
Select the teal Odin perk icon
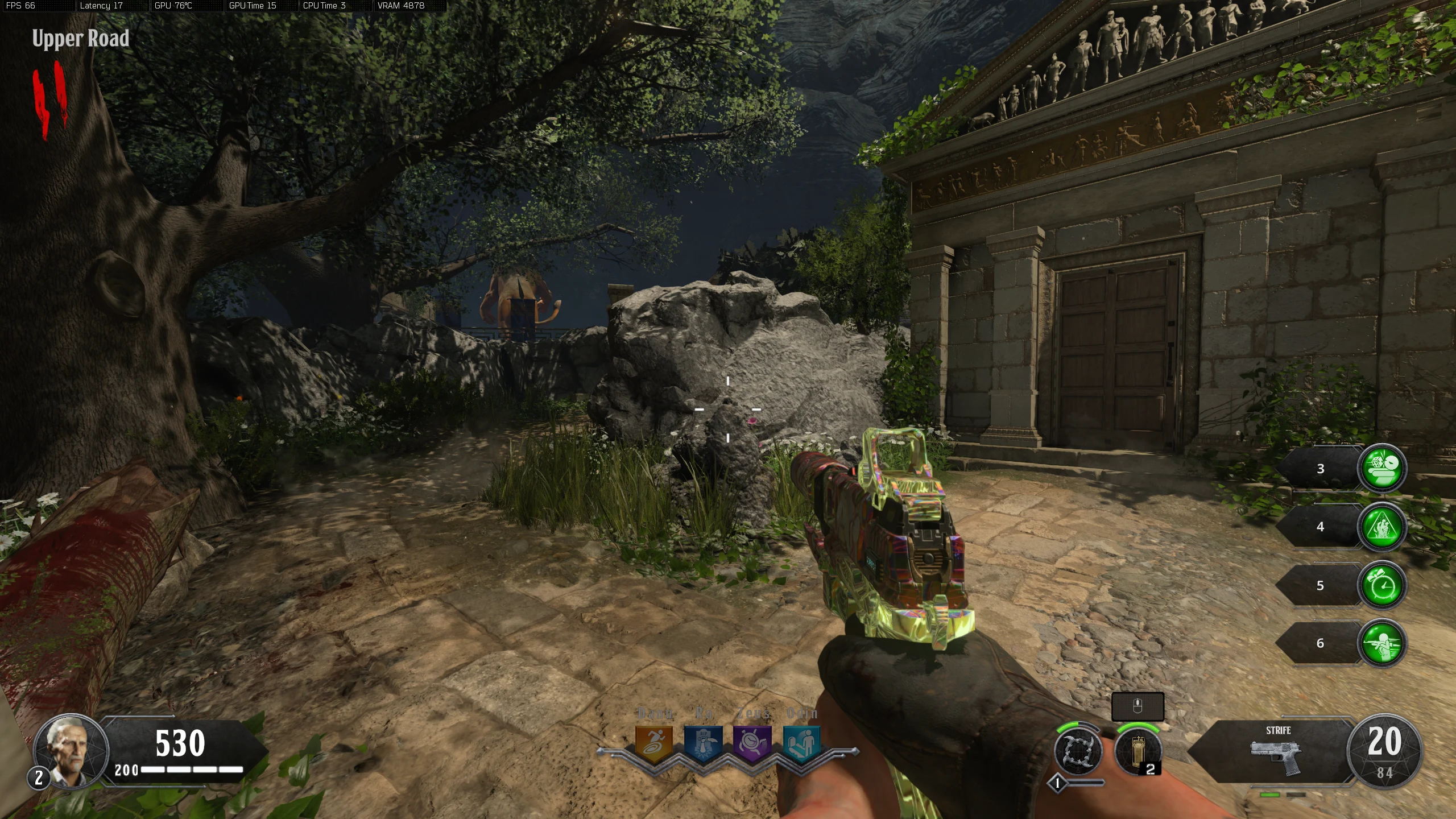tap(802, 742)
